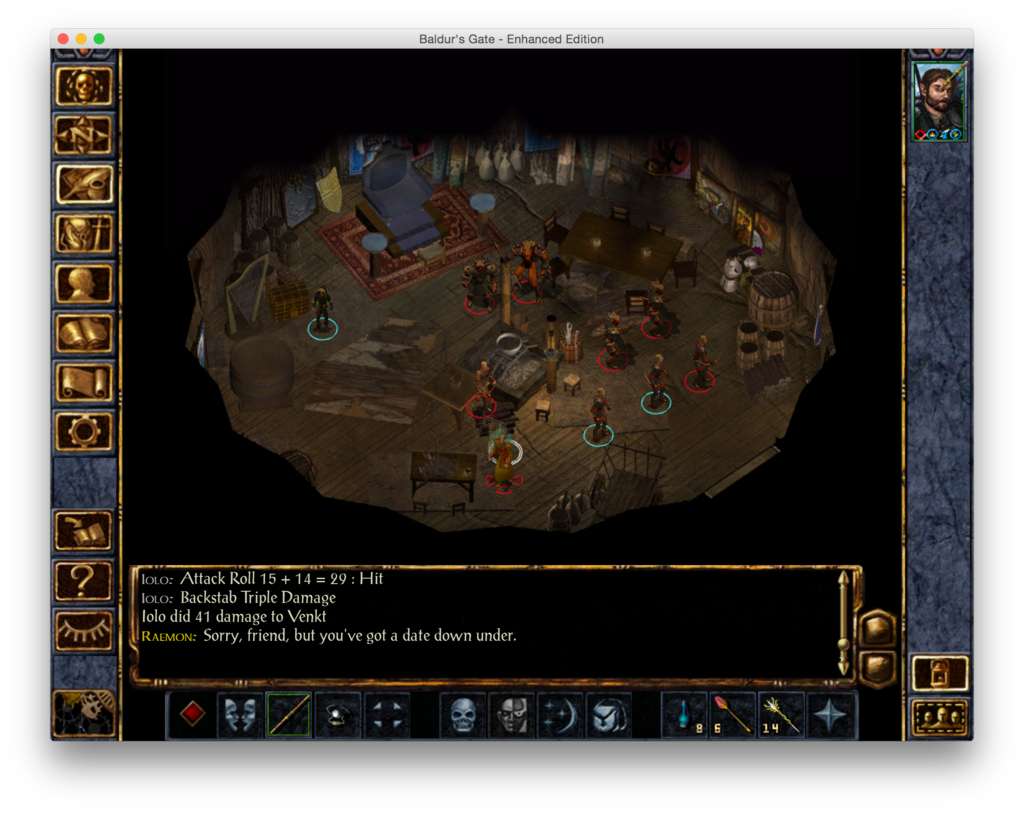Select the quarterstaff weapon slot
This screenshot has height=813, width=1024.
pyautogui.click(x=288, y=715)
